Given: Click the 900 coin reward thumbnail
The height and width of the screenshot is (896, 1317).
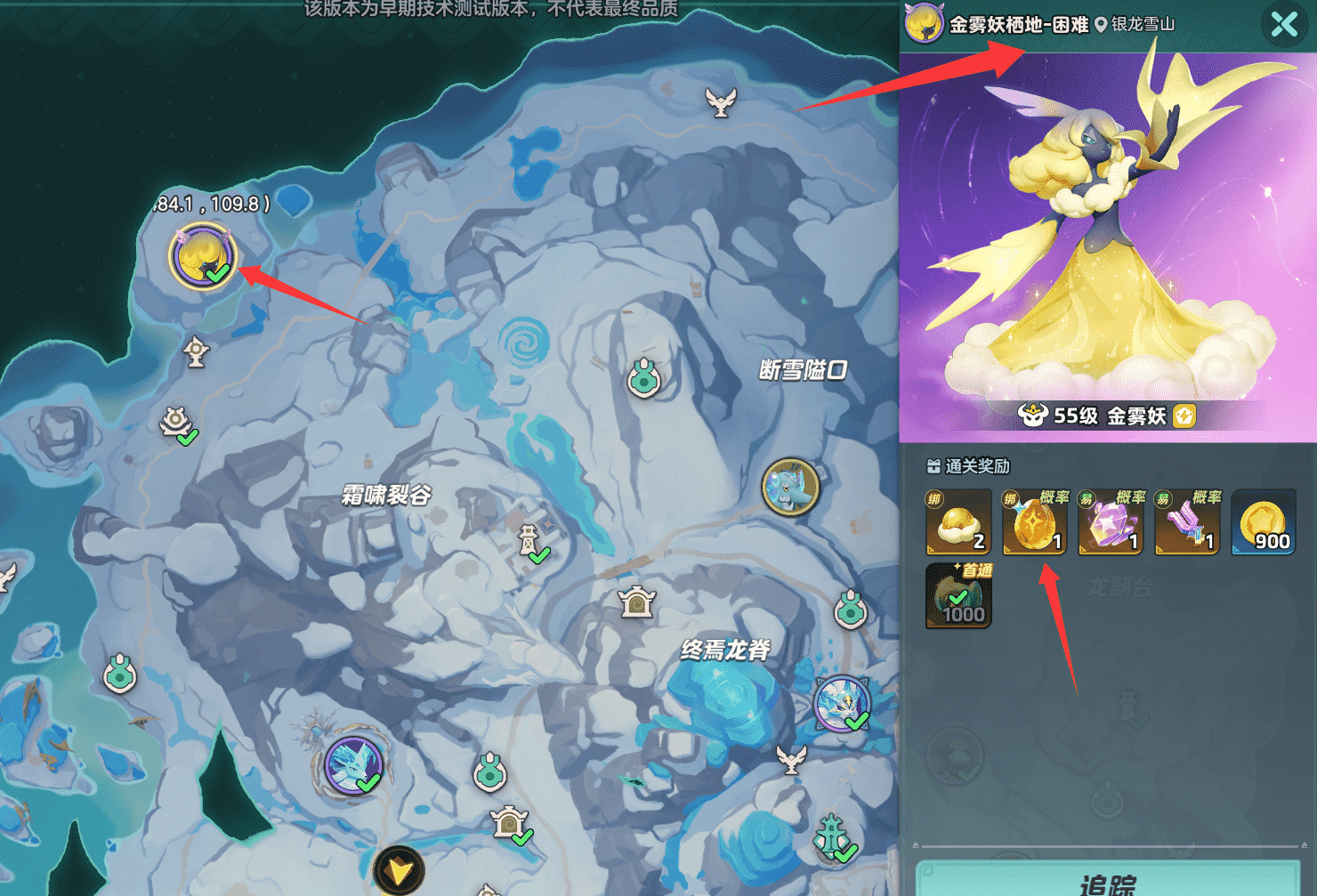Looking at the screenshot, I should [x=1263, y=523].
